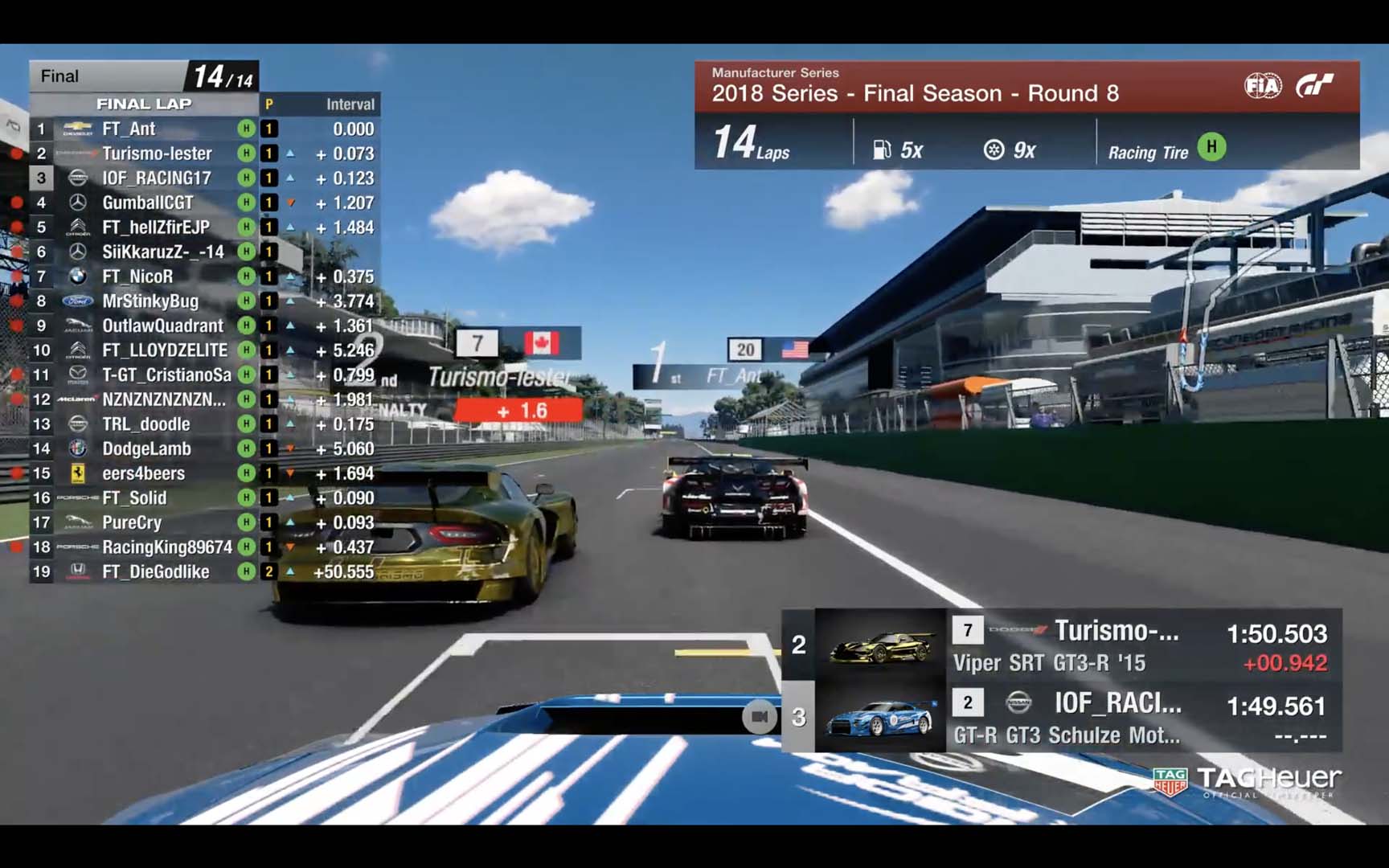Choose MrStinkyBug leaderboard entry

[150, 301]
